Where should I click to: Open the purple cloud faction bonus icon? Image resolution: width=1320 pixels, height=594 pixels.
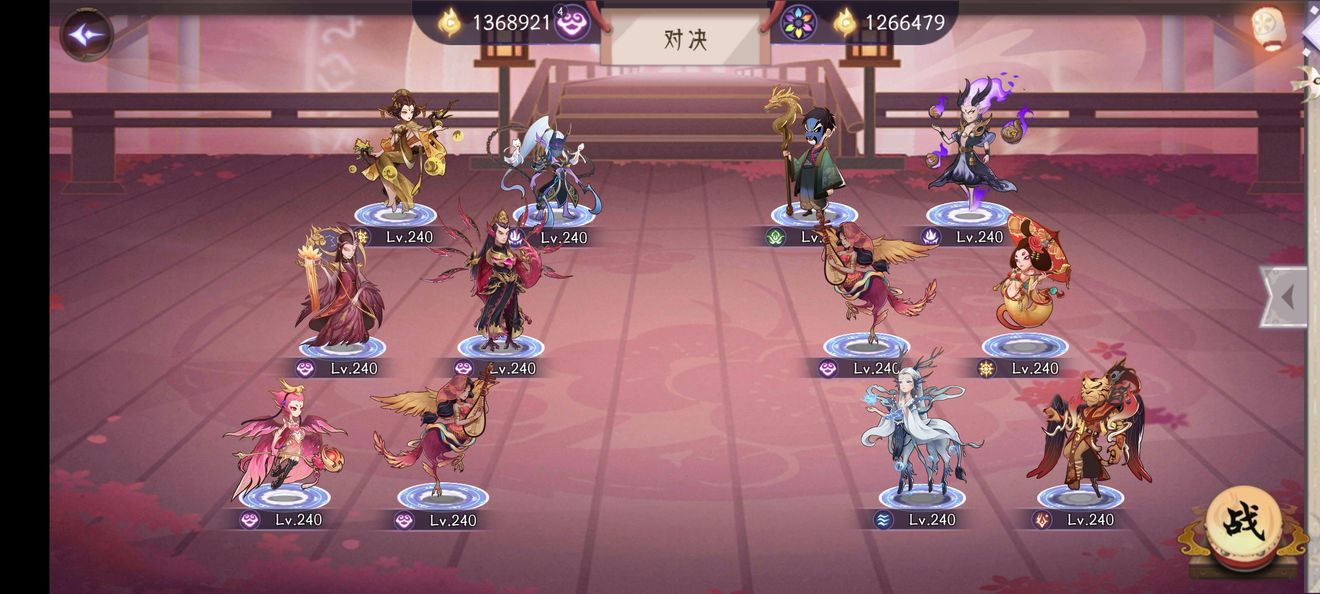click(572, 22)
